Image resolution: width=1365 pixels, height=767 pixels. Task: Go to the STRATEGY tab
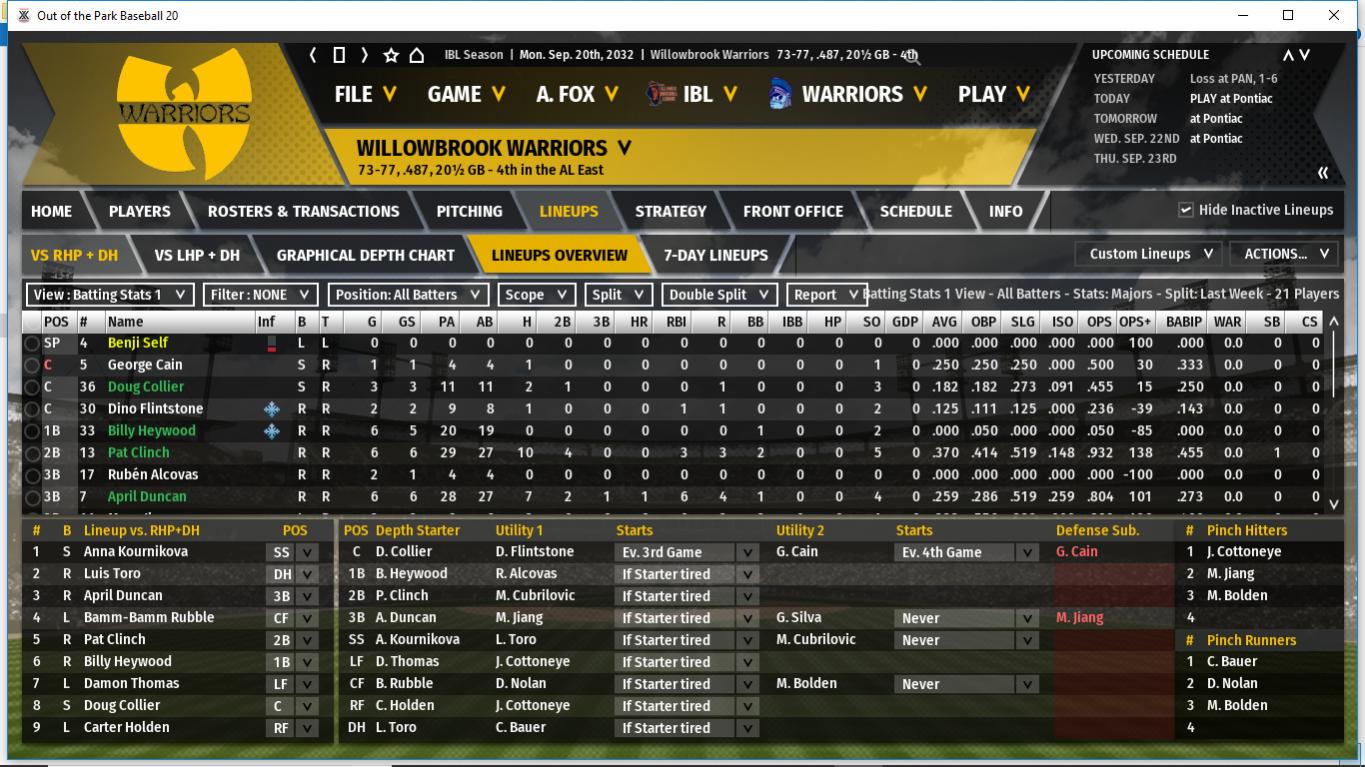pos(670,211)
